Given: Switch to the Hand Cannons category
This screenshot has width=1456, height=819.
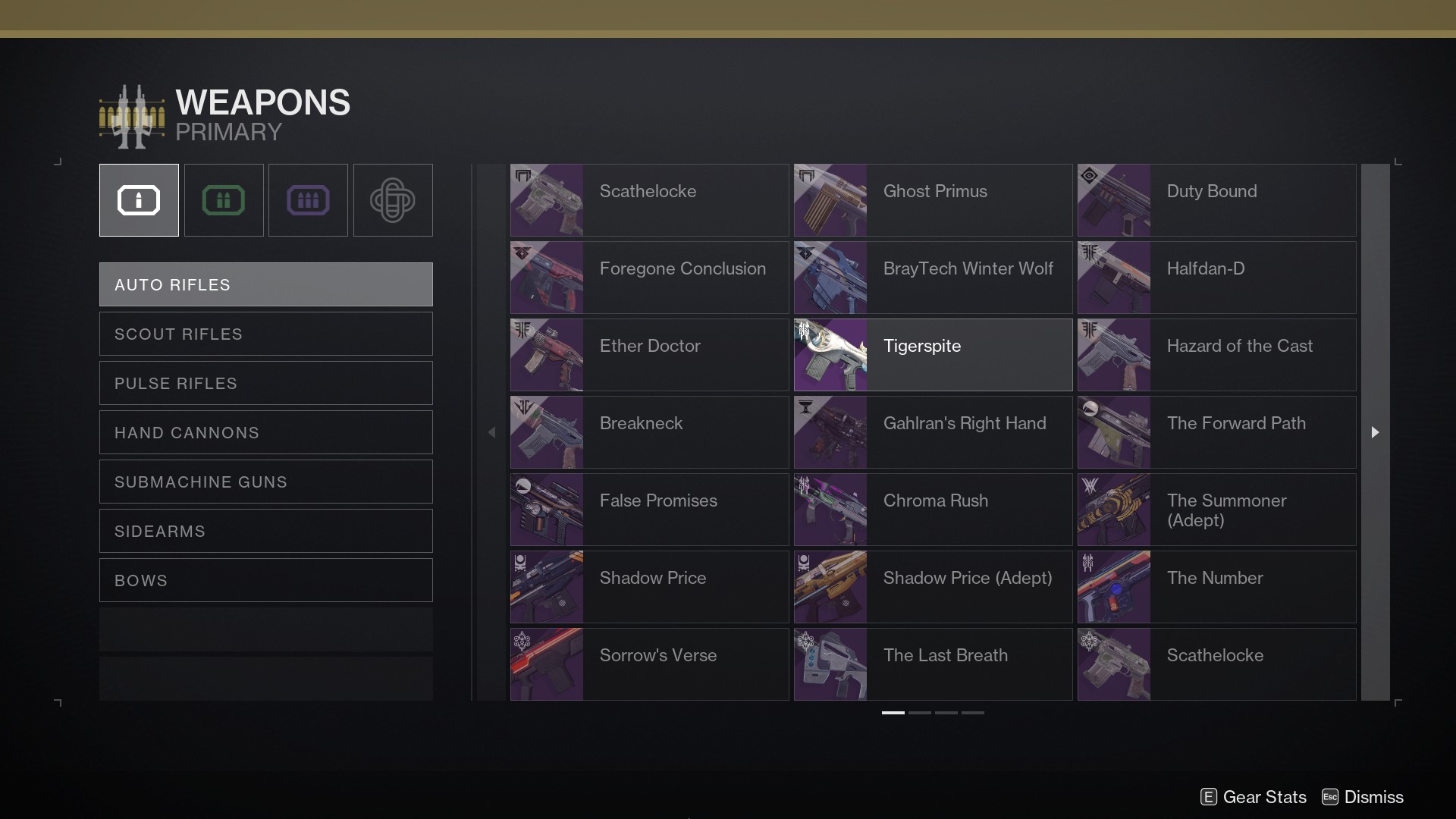Looking at the screenshot, I should pos(265,432).
